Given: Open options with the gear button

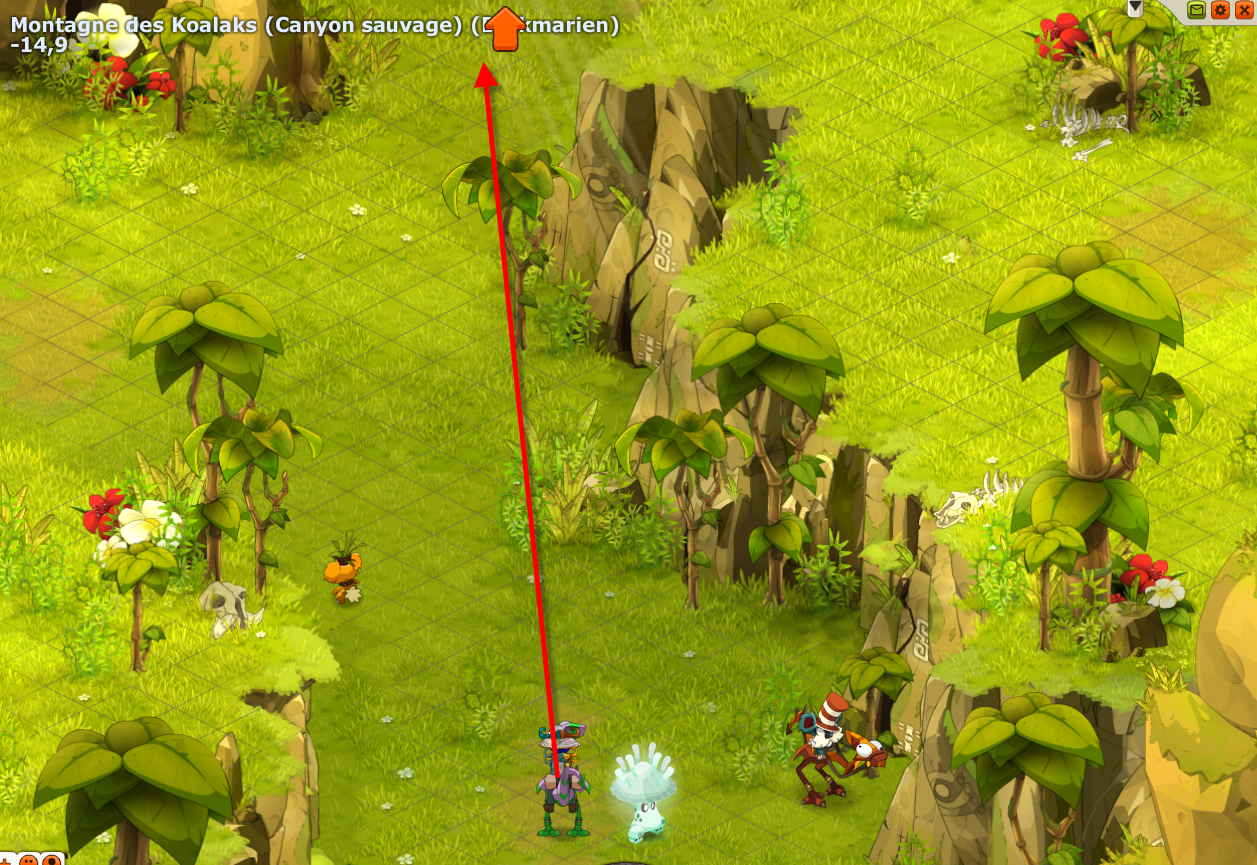Looking at the screenshot, I should pos(1220,10).
